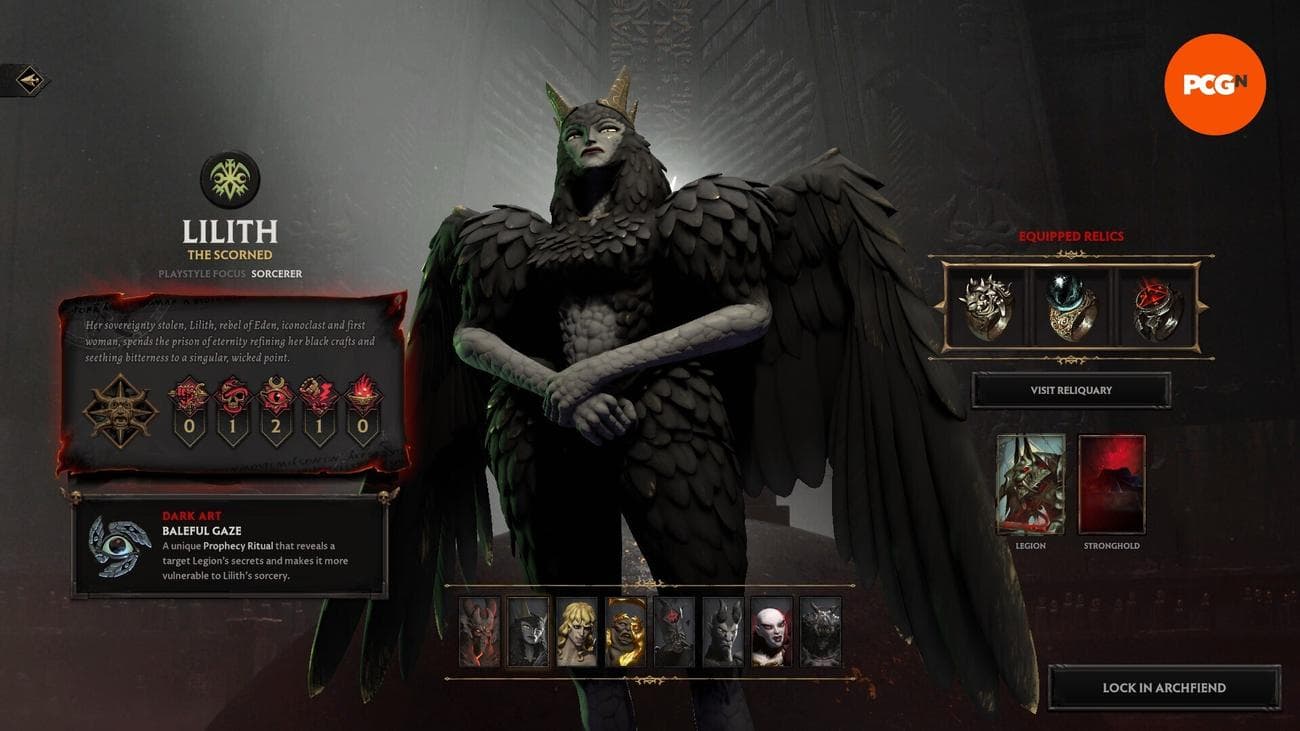Lock in Lilith as your Archfiend
This screenshot has width=1300, height=731.
(1164, 688)
